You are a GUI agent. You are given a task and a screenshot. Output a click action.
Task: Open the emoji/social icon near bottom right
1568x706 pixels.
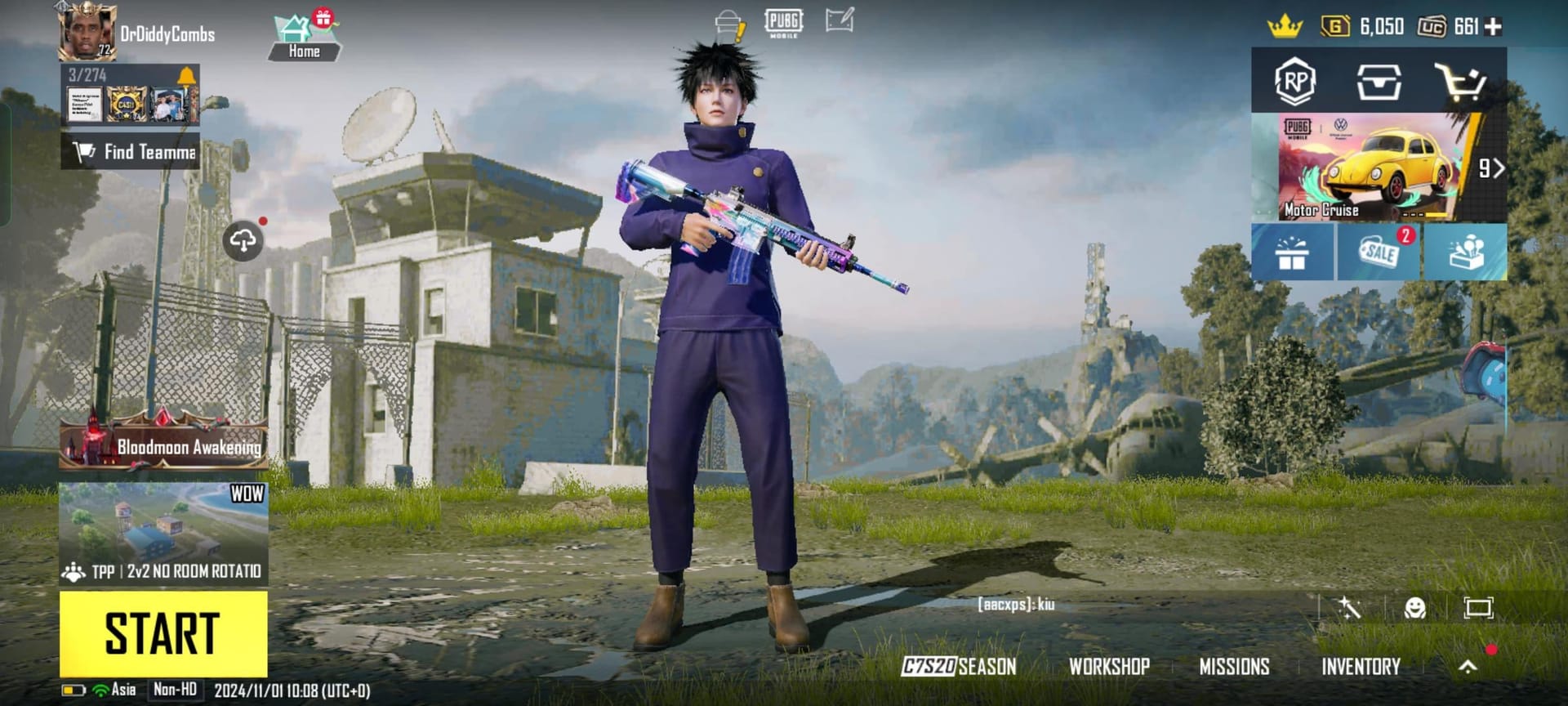click(x=1415, y=608)
